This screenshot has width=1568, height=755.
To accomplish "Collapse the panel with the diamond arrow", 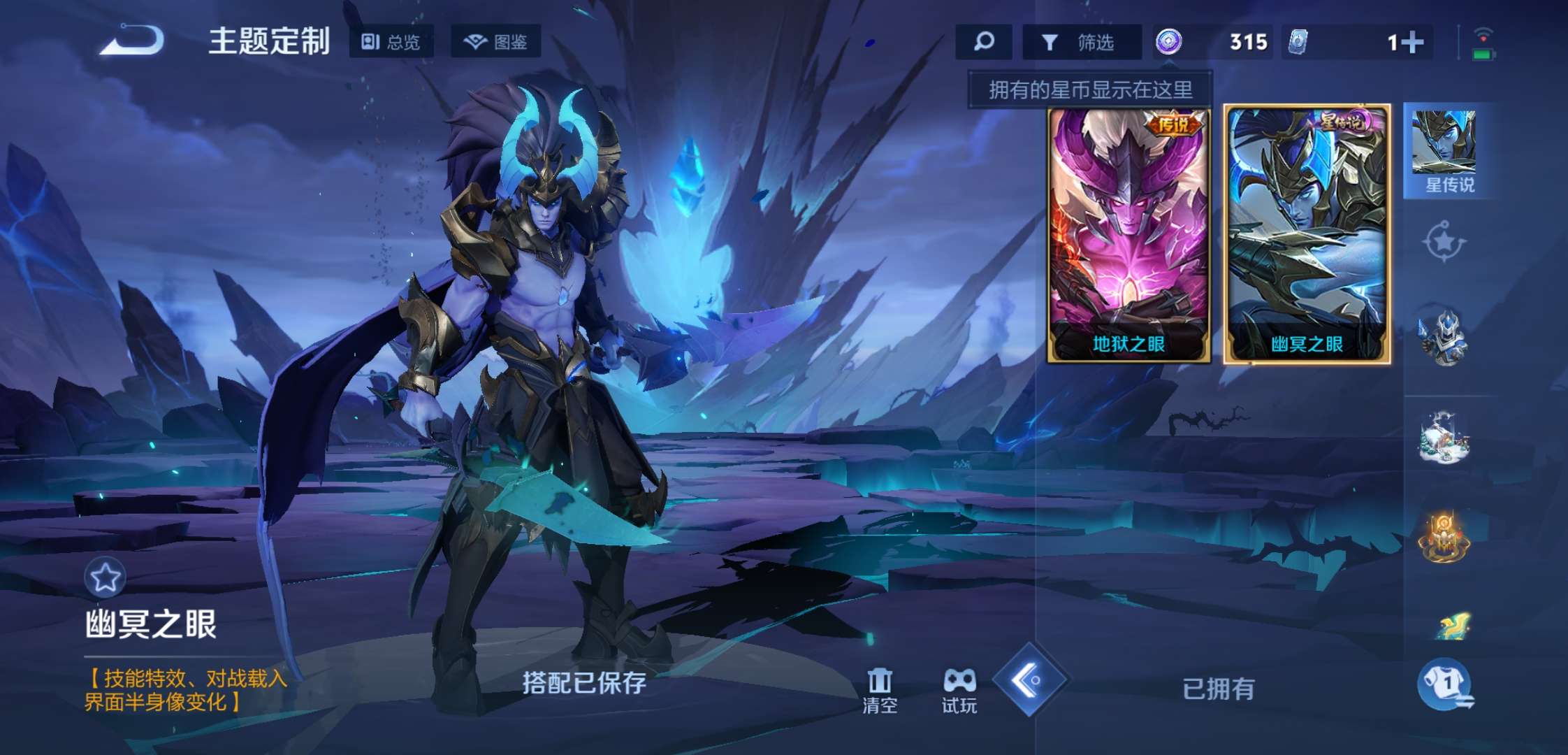I will pyautogui.click(x=1029, y=679).
